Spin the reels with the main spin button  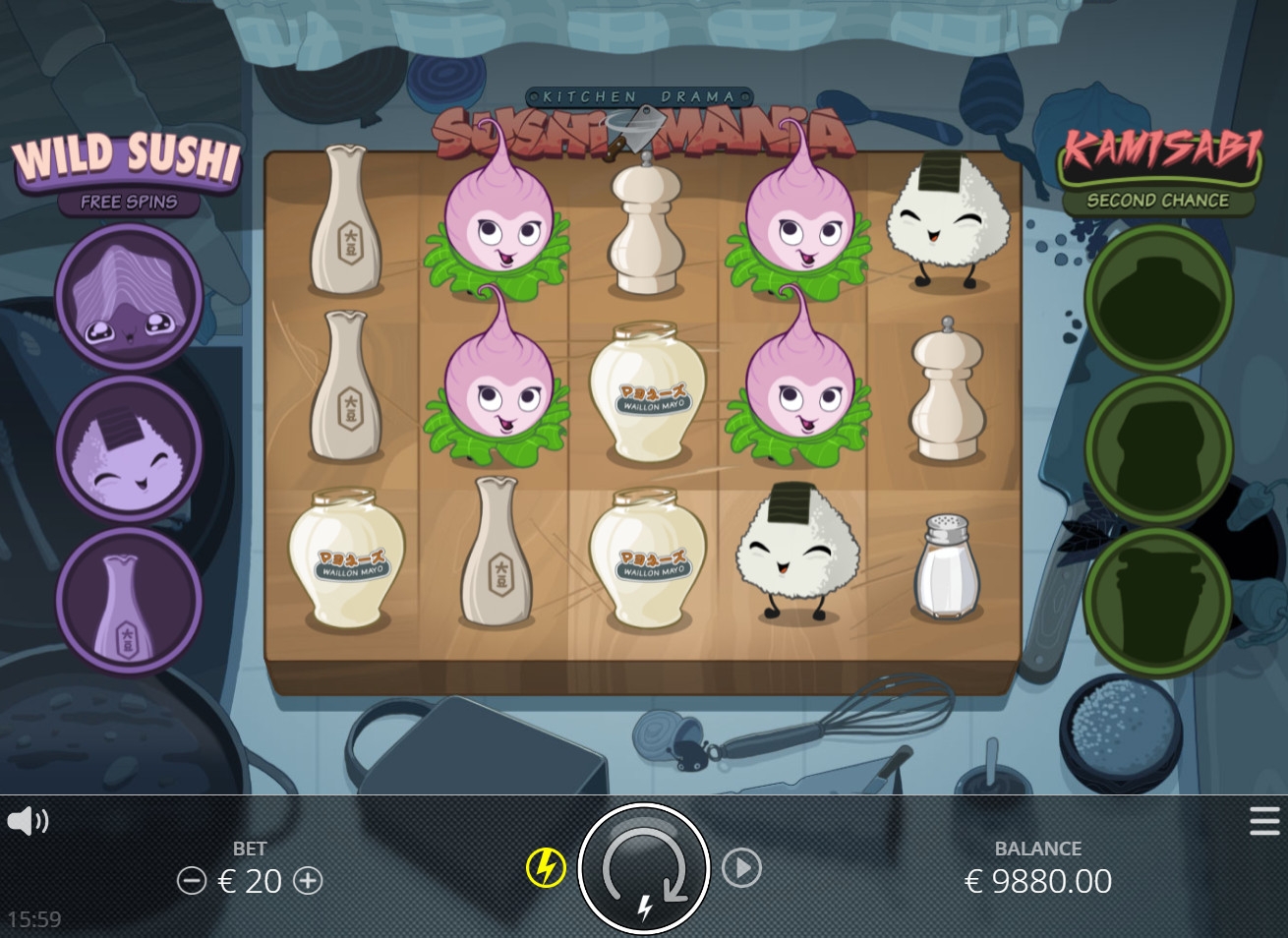point(644,868)
